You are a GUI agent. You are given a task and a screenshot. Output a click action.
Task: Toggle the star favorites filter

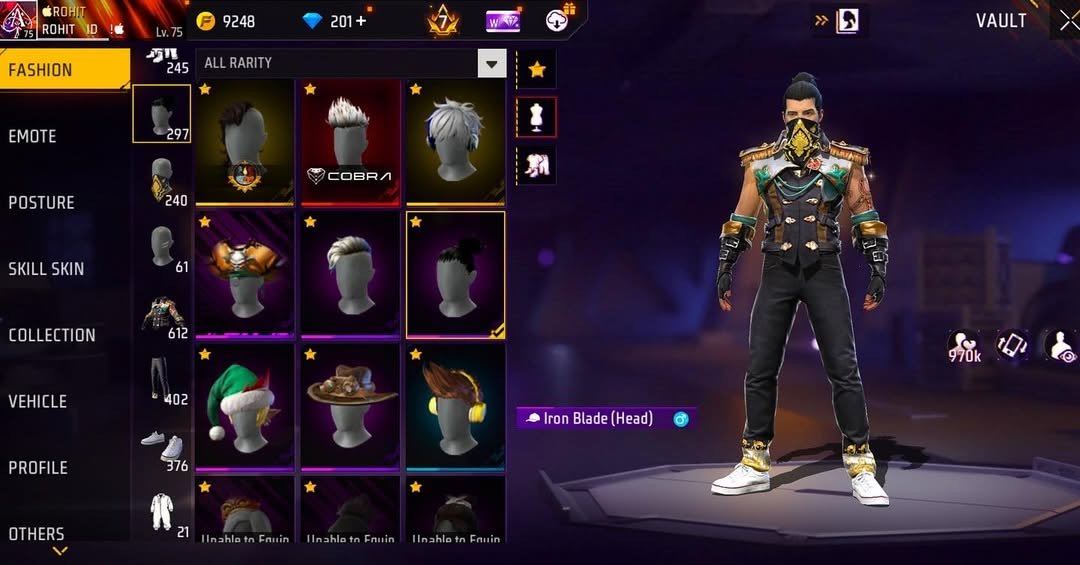coord(537,69)
